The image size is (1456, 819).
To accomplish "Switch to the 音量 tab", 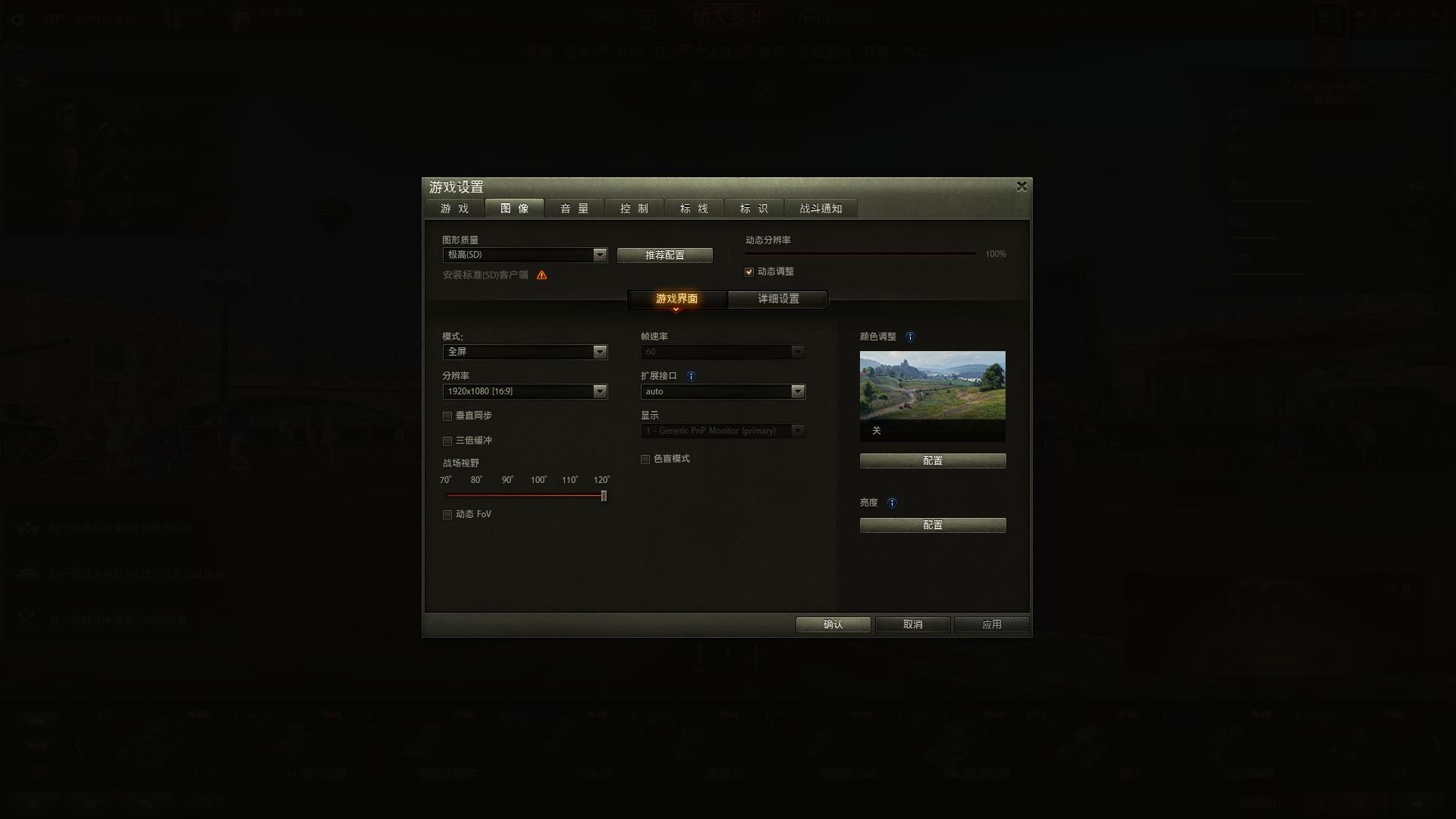I will (574, 209).
